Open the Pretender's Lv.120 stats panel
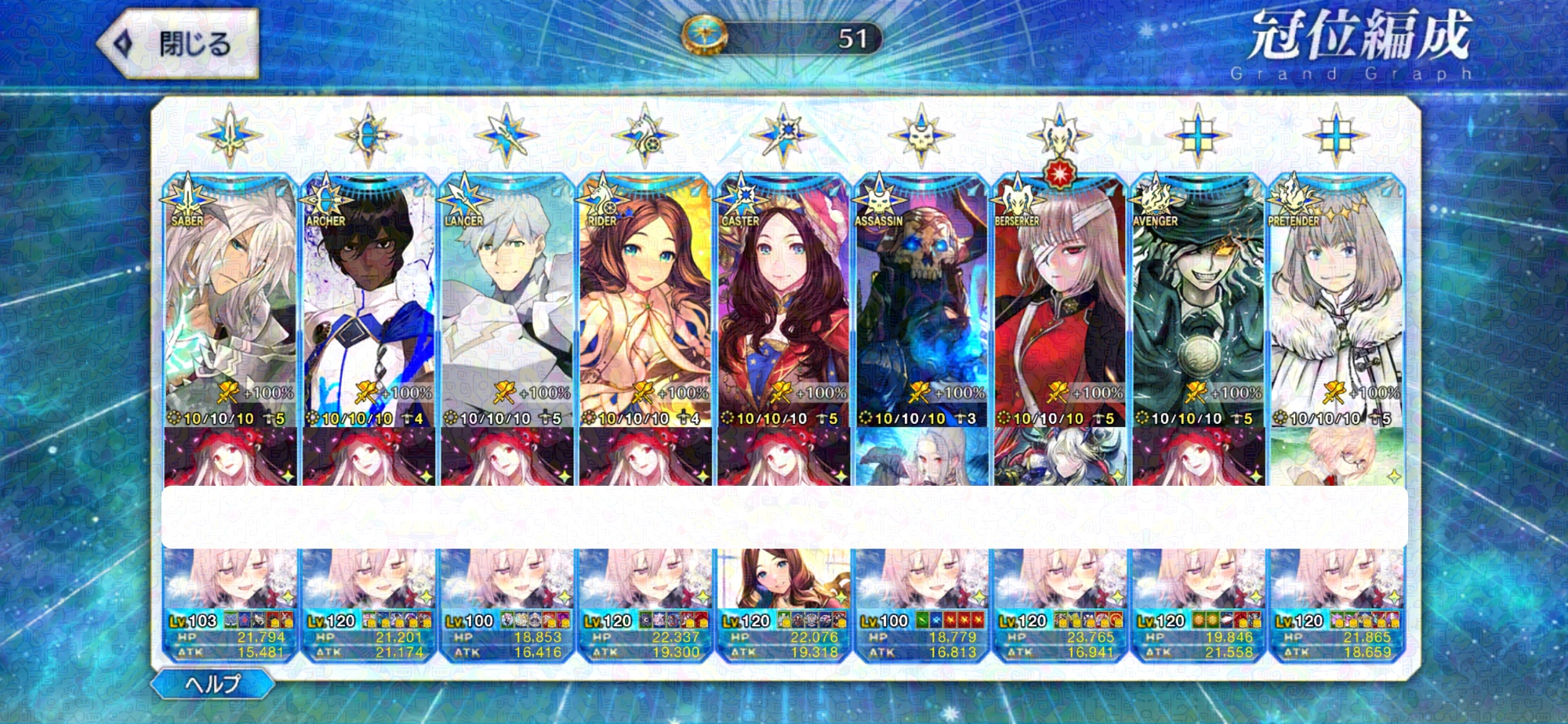Screen dimensions: 1568x724 pyautogui.click(x=1336, y=636)
